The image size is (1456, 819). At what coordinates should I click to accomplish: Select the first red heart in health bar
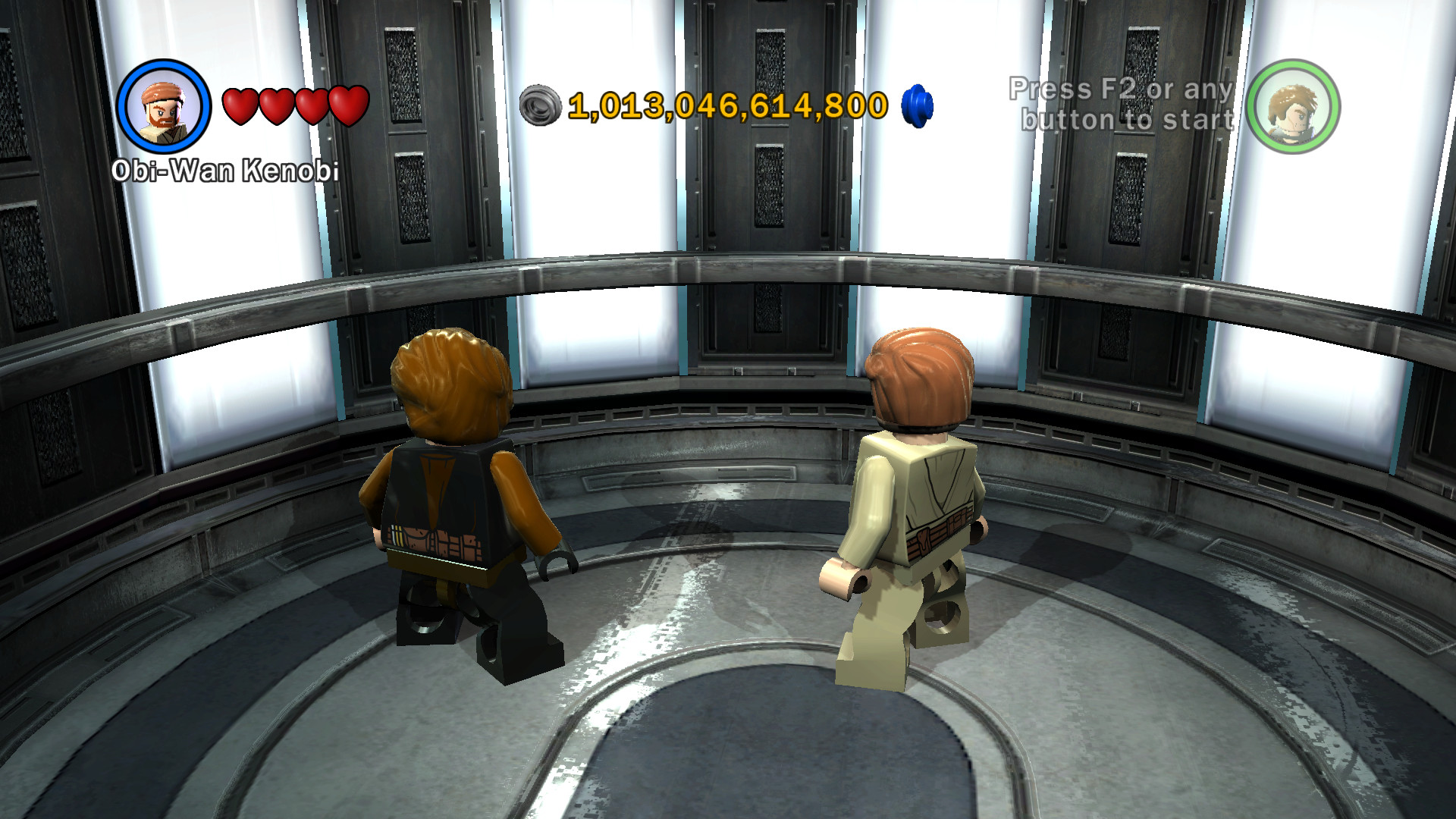coord(241,104)
